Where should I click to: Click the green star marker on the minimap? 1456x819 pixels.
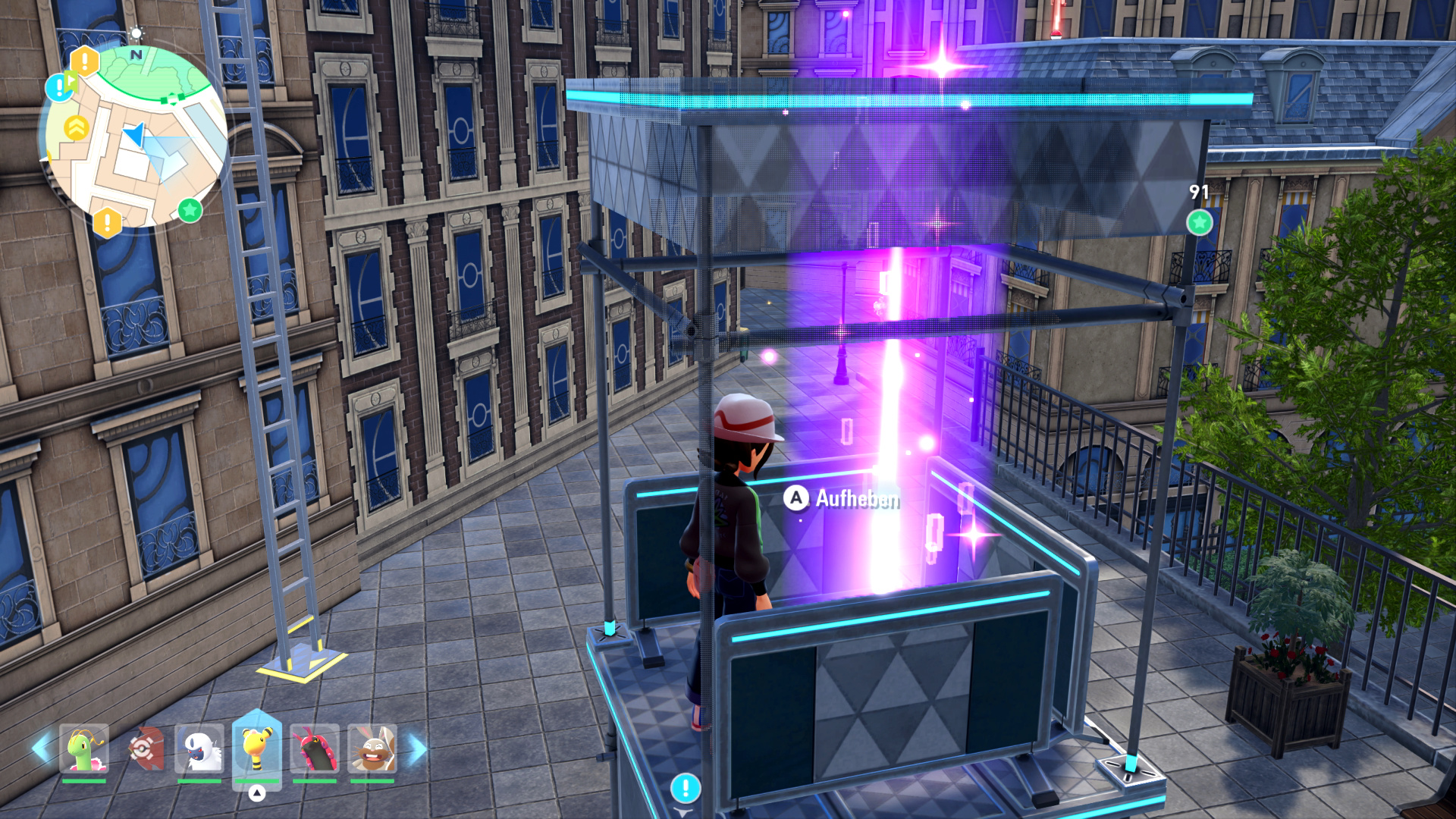click(x=190, y=209)
